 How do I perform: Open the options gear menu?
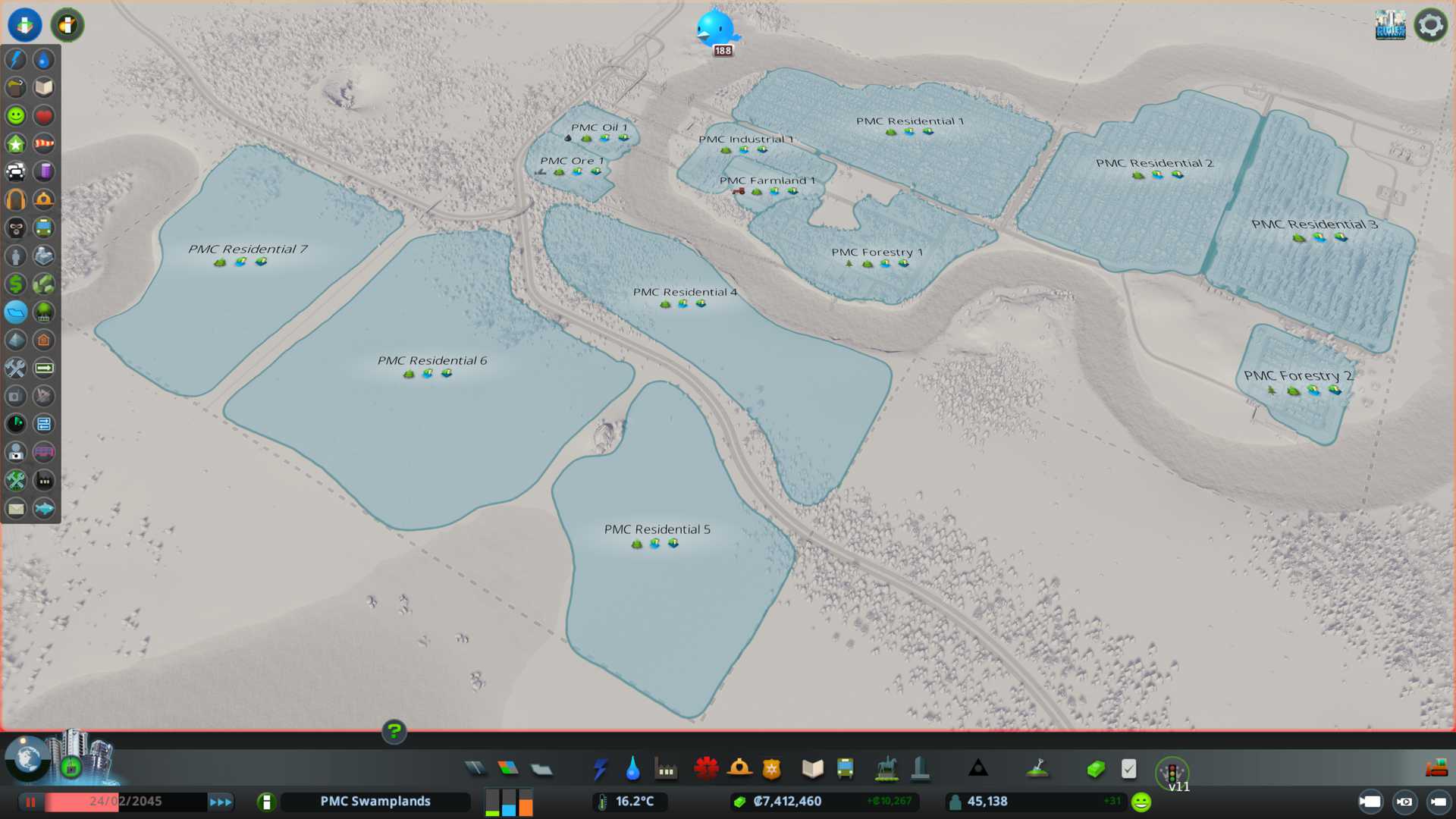[x=1430, y=25]
